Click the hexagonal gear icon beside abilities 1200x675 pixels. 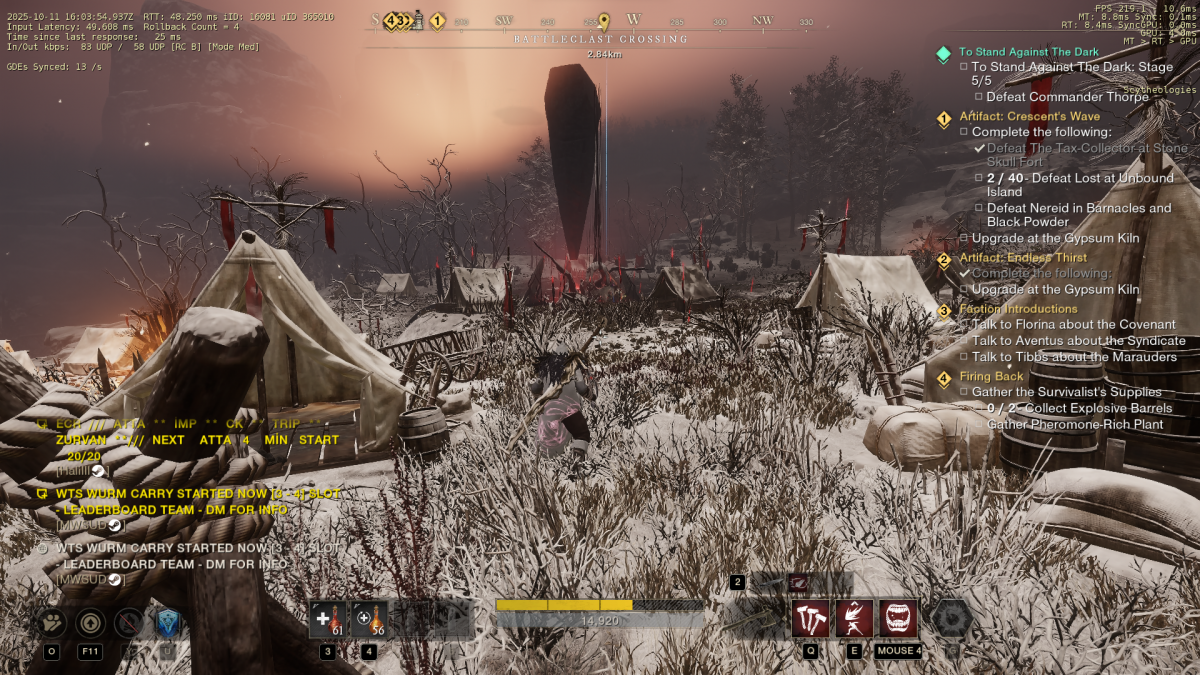(951, 619)
